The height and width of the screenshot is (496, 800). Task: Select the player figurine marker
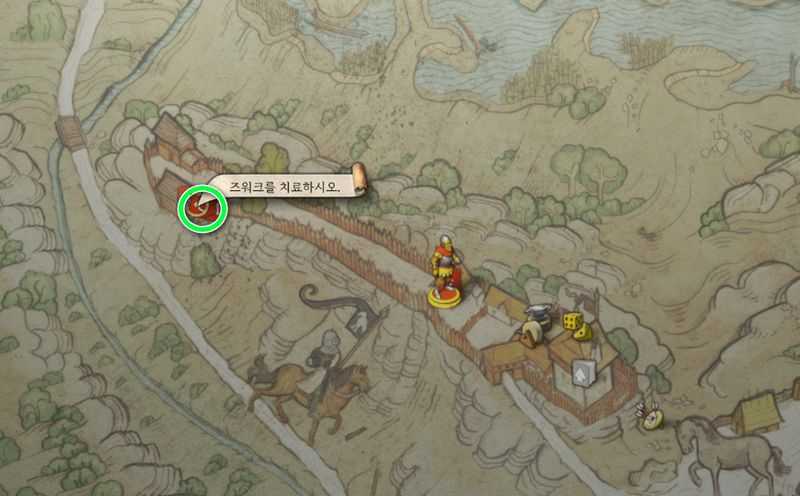446,268
